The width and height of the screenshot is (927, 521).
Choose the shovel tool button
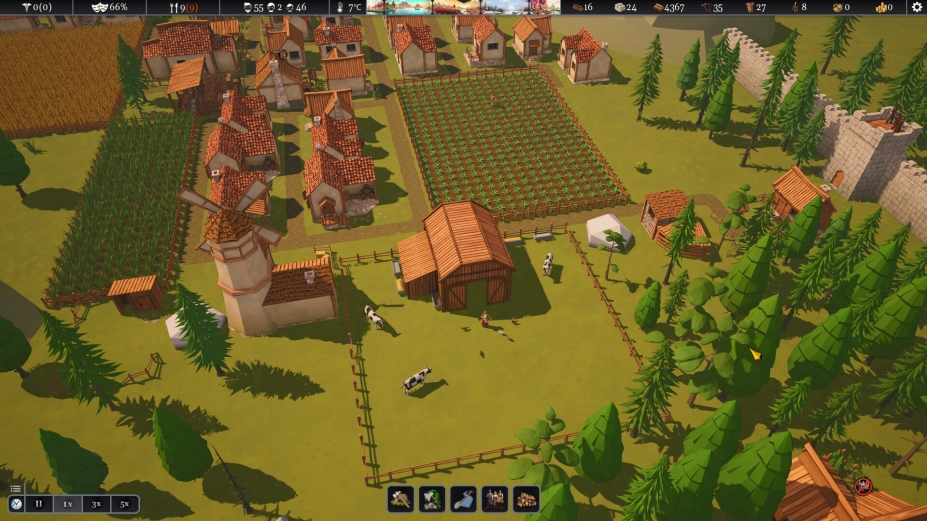pyautogui.click(x=463, y=498)
